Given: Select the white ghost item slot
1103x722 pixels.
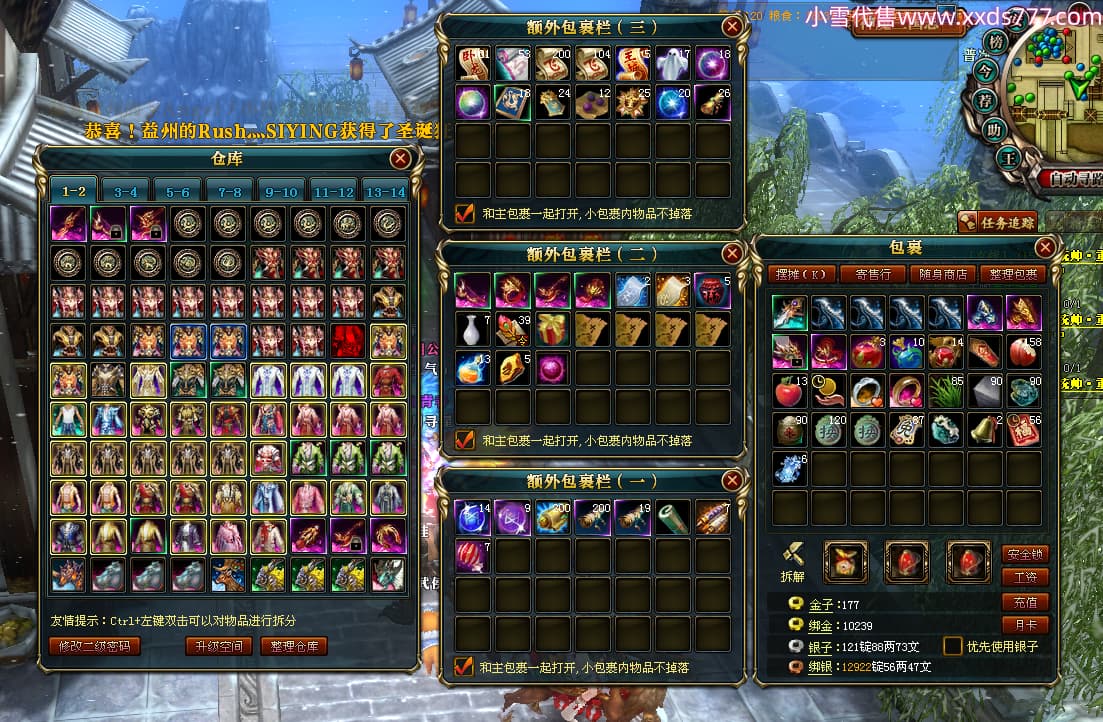Looking at the screenshot, I should point(671,63).
